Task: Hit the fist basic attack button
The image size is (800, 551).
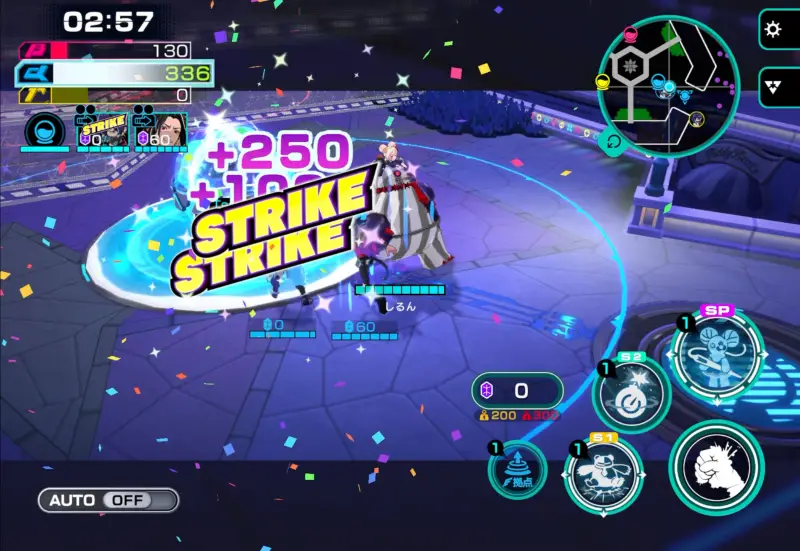Action: point(716,467)
